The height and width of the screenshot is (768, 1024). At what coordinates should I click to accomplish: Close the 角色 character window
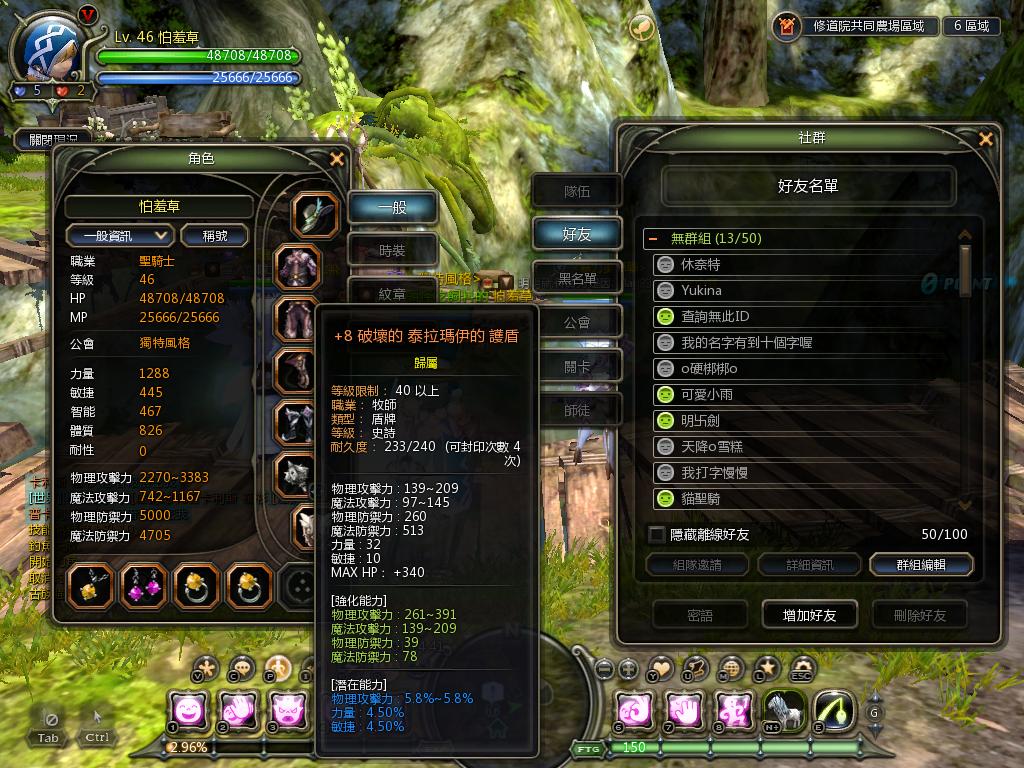[x=337, y=159]
